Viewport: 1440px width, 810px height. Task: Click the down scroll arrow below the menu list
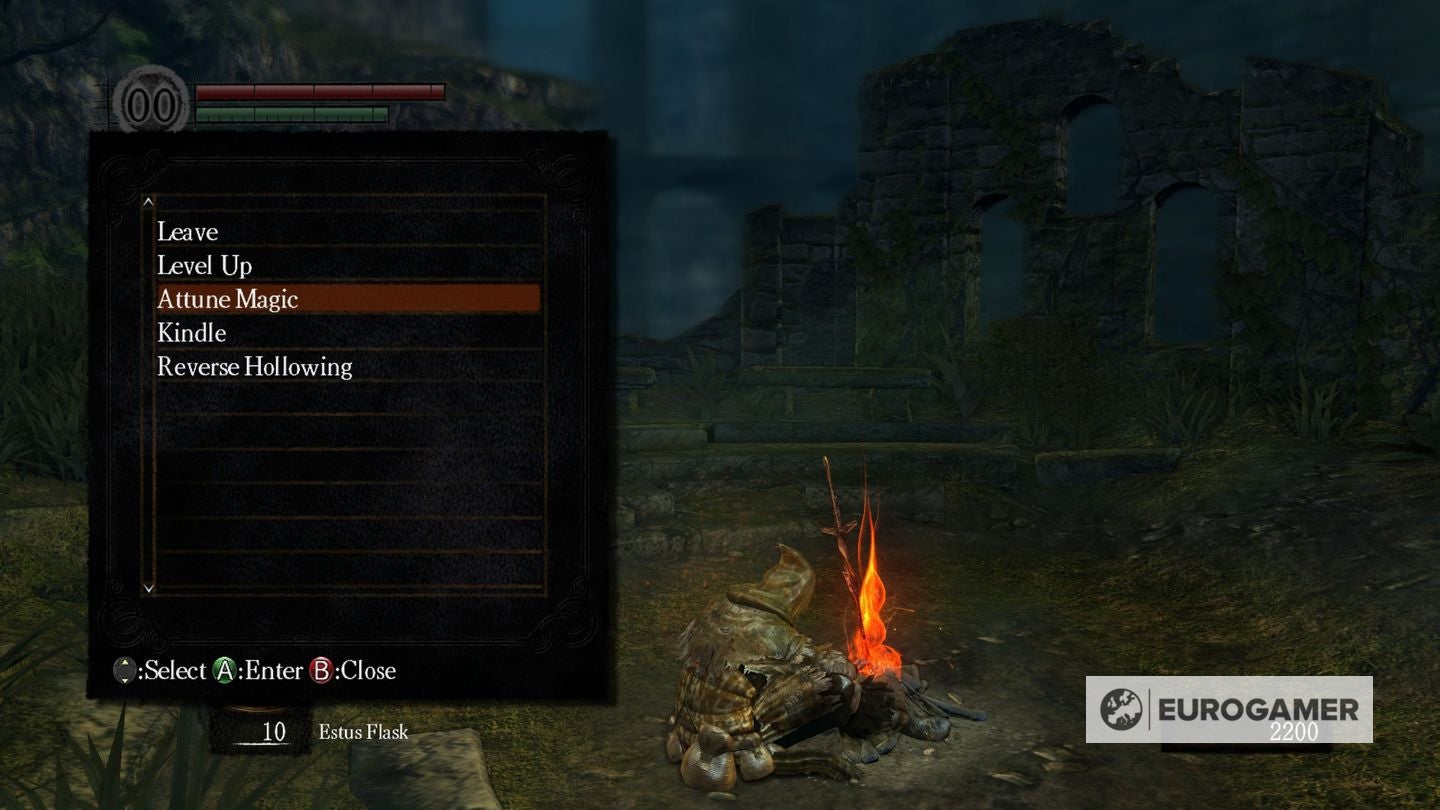148,589
